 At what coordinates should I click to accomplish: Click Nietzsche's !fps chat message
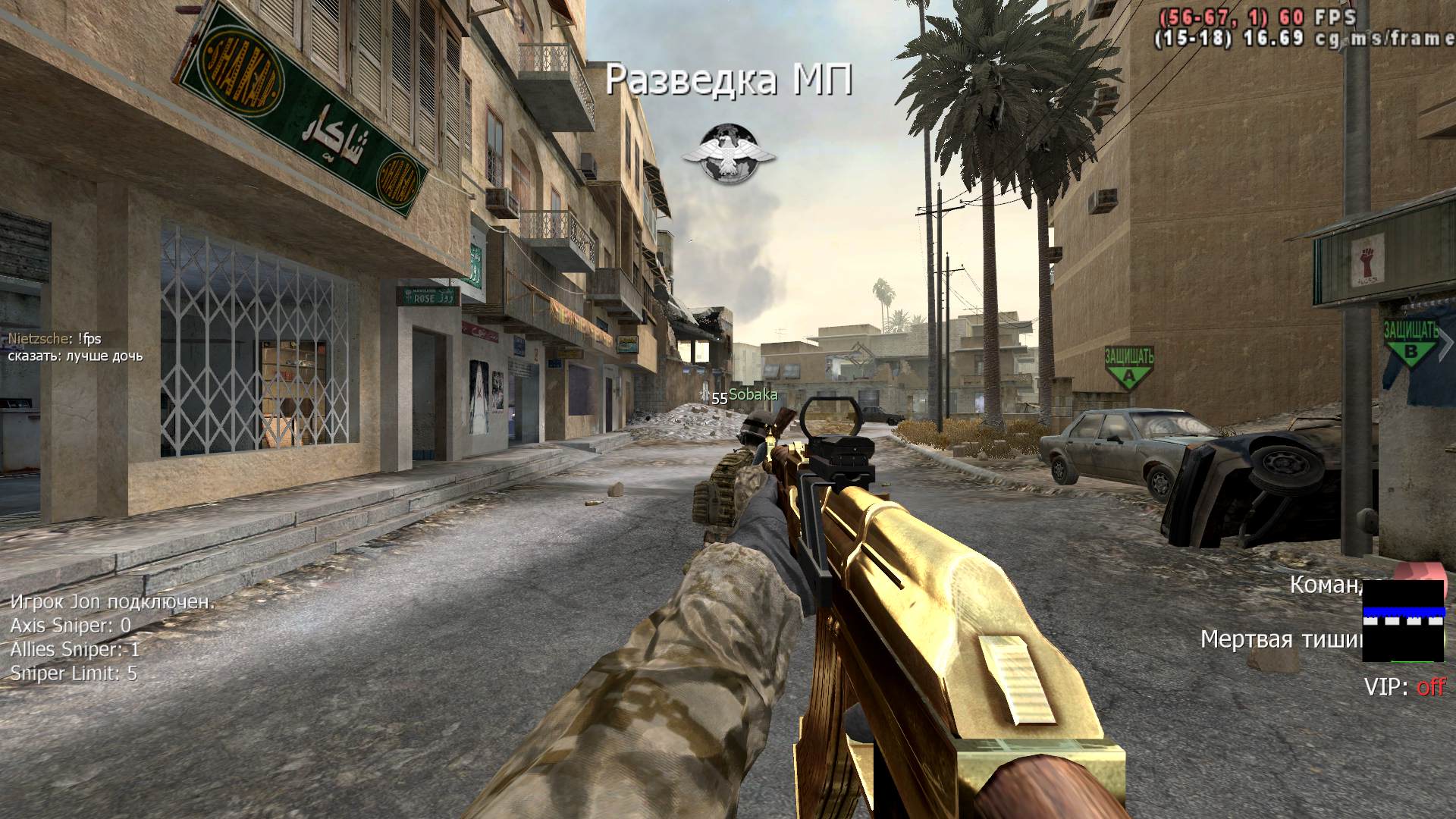(x=55, y=339)
